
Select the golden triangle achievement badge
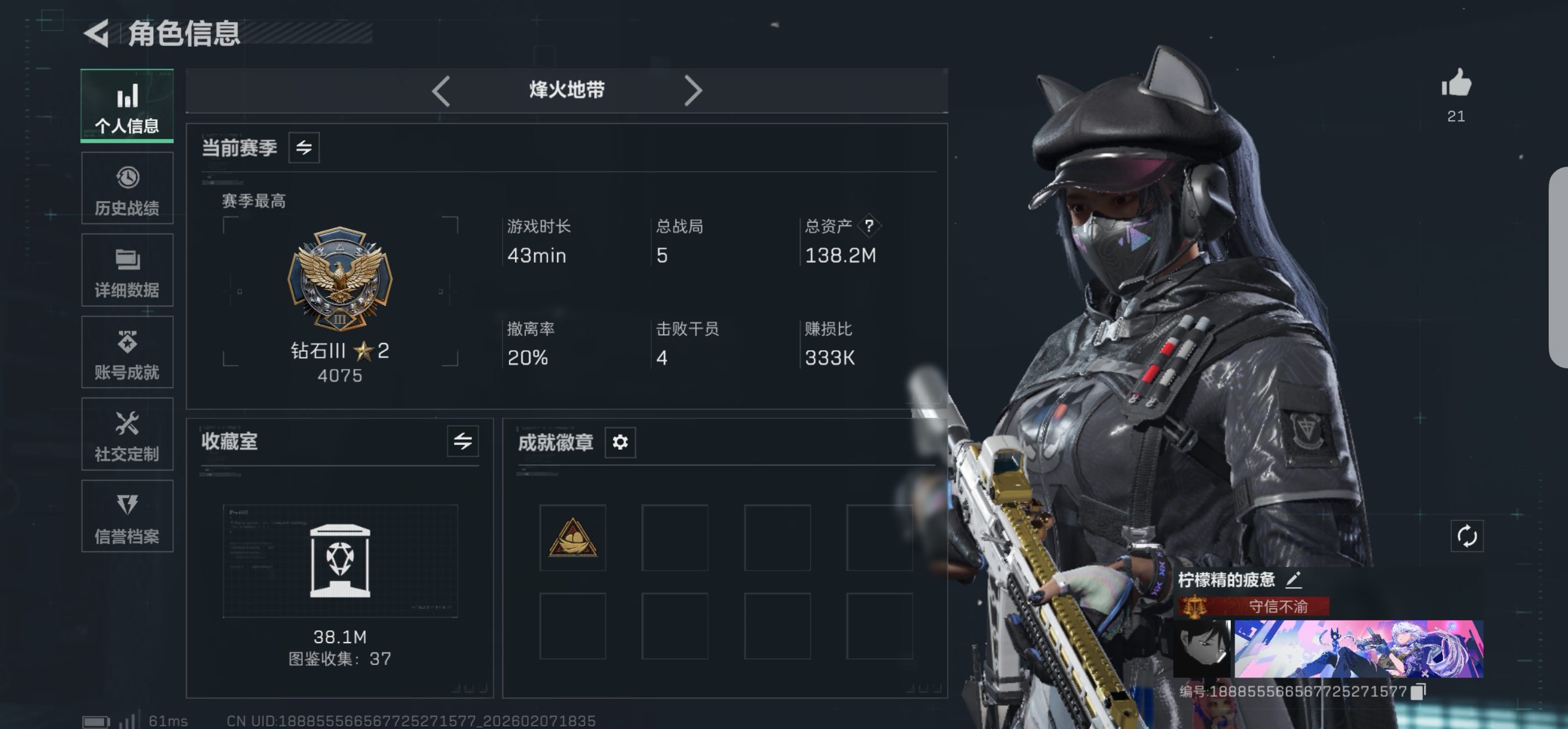(x=572, y=538)
